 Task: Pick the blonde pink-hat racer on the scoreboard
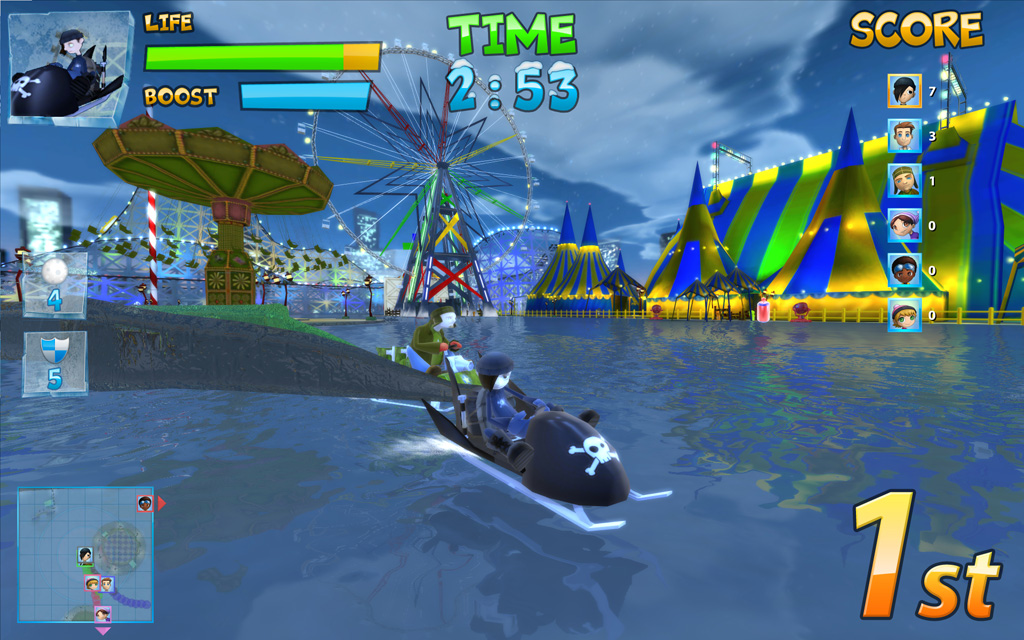click(x=904, y=315)
